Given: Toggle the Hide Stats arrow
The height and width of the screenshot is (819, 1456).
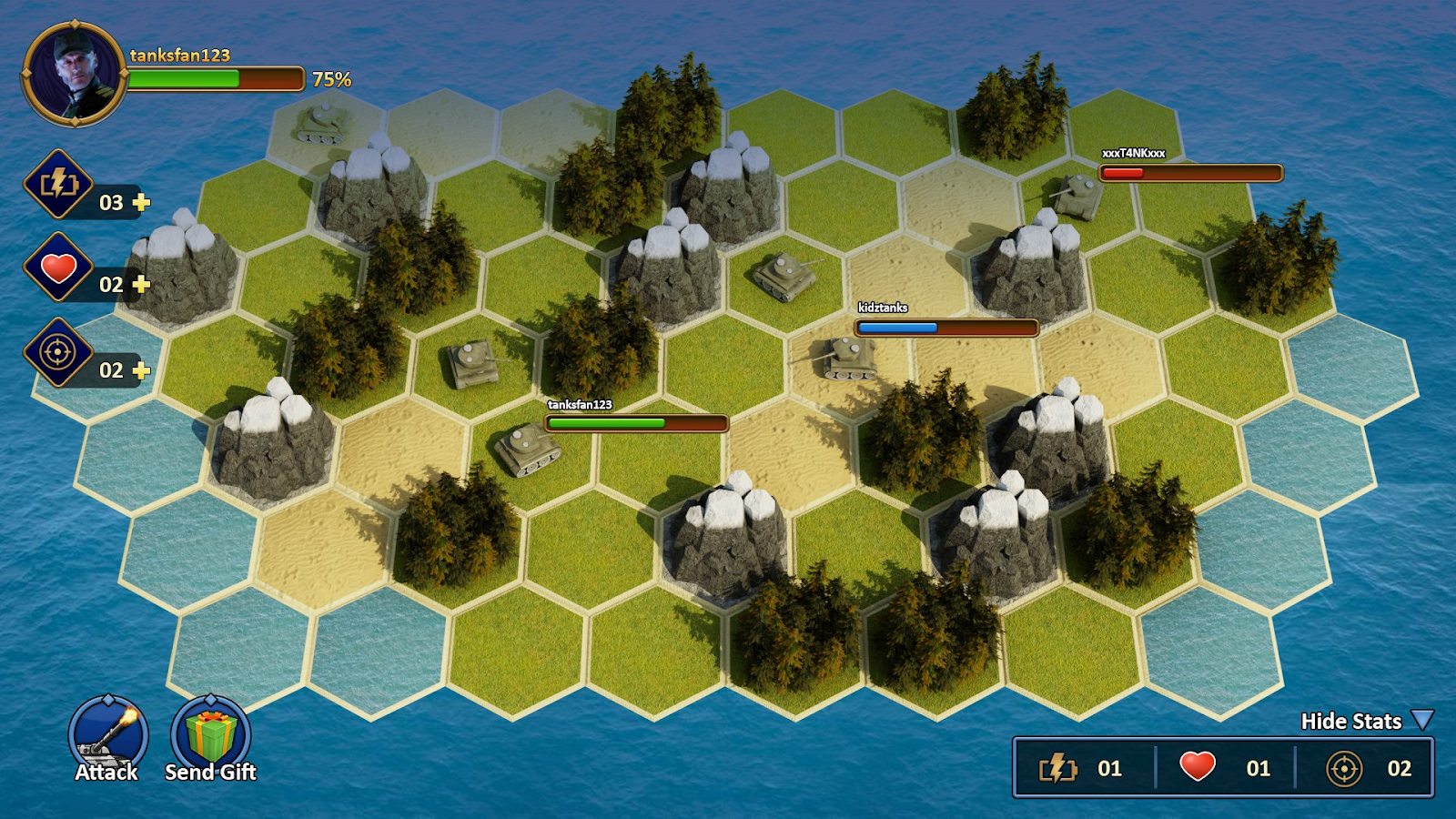Looking at the screenshot, I should click(1422, 721).
